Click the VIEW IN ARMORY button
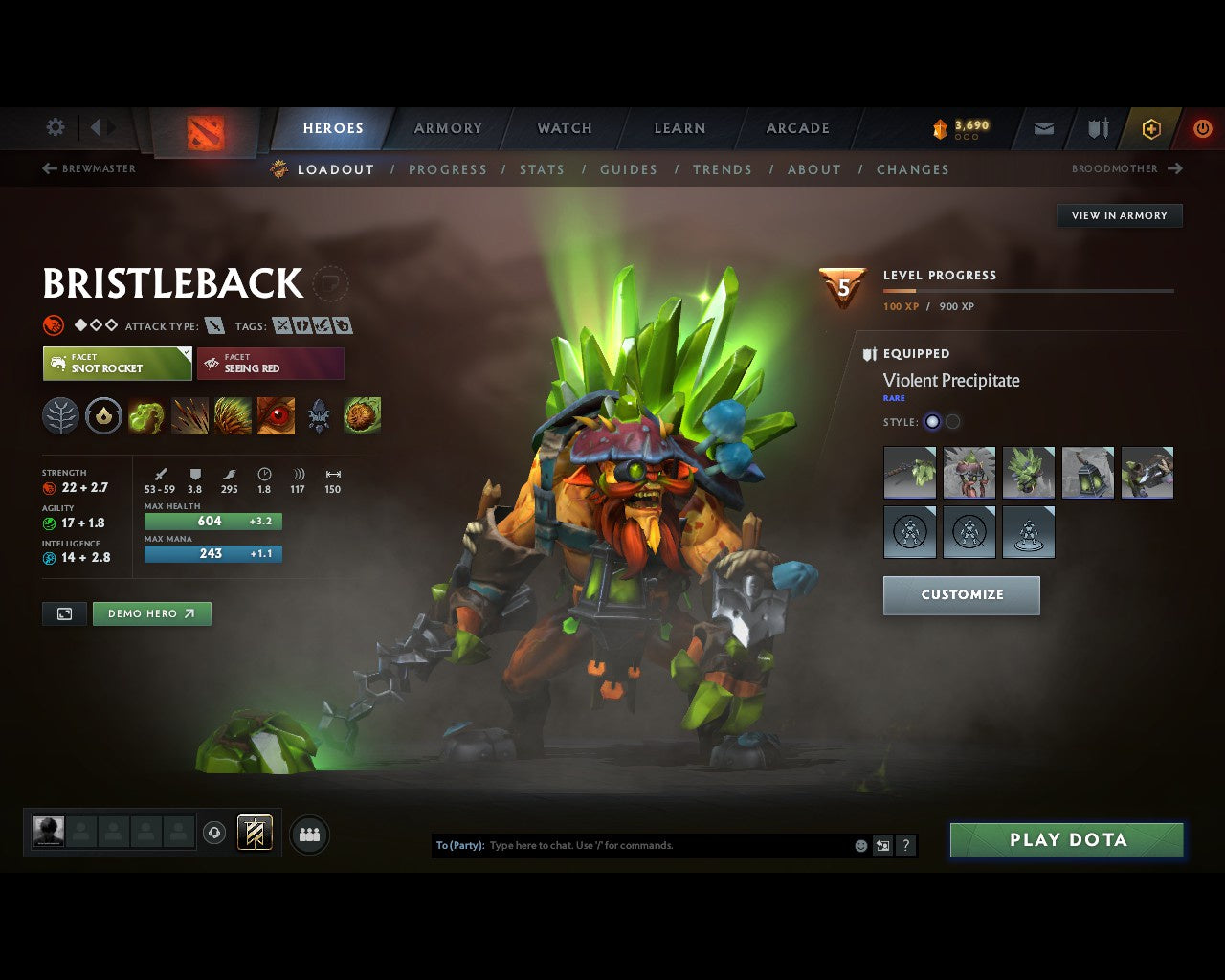 click(1119, 215)
